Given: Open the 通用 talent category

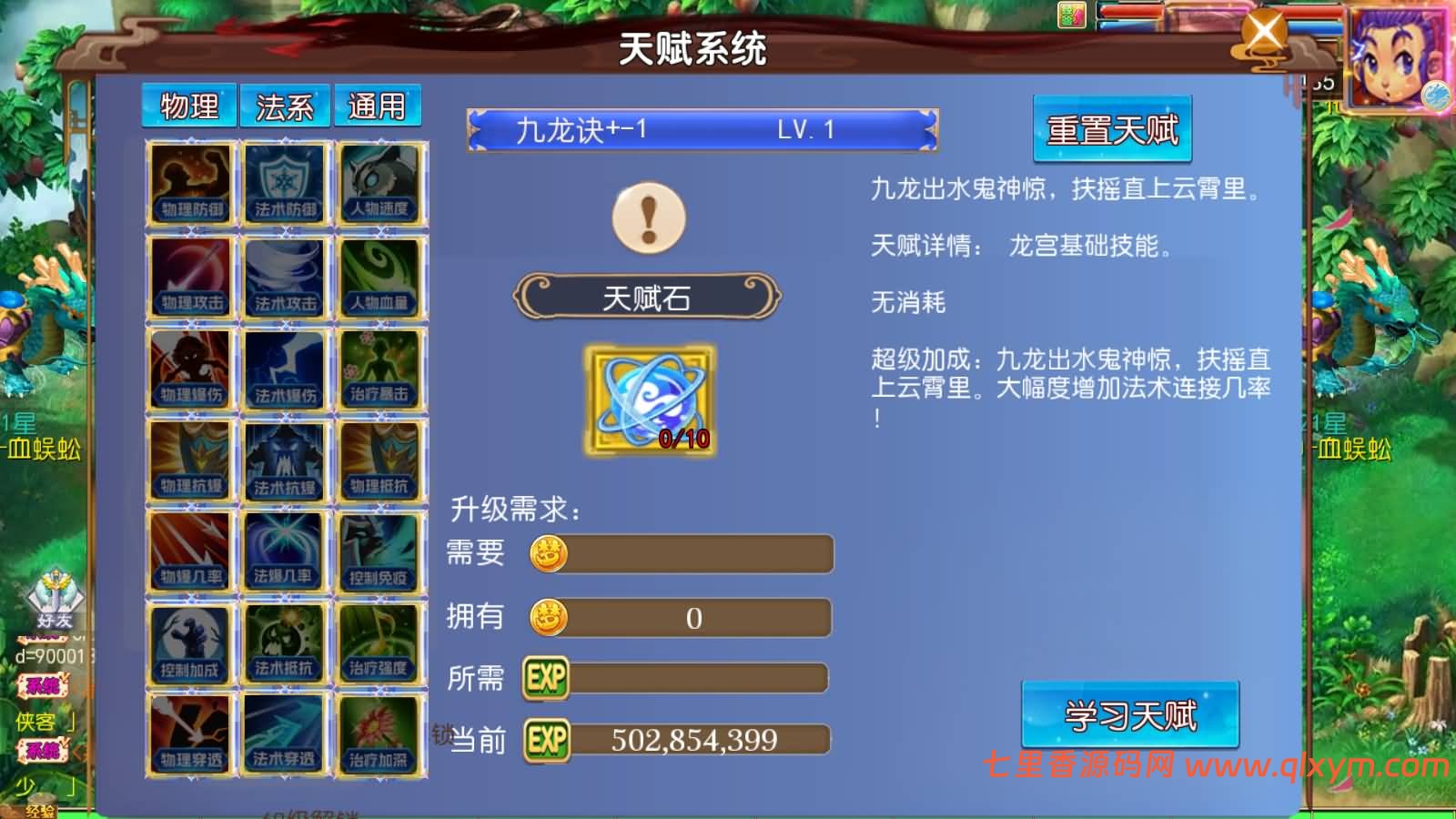Looking at the screenshot, I should tap(379, 106).
